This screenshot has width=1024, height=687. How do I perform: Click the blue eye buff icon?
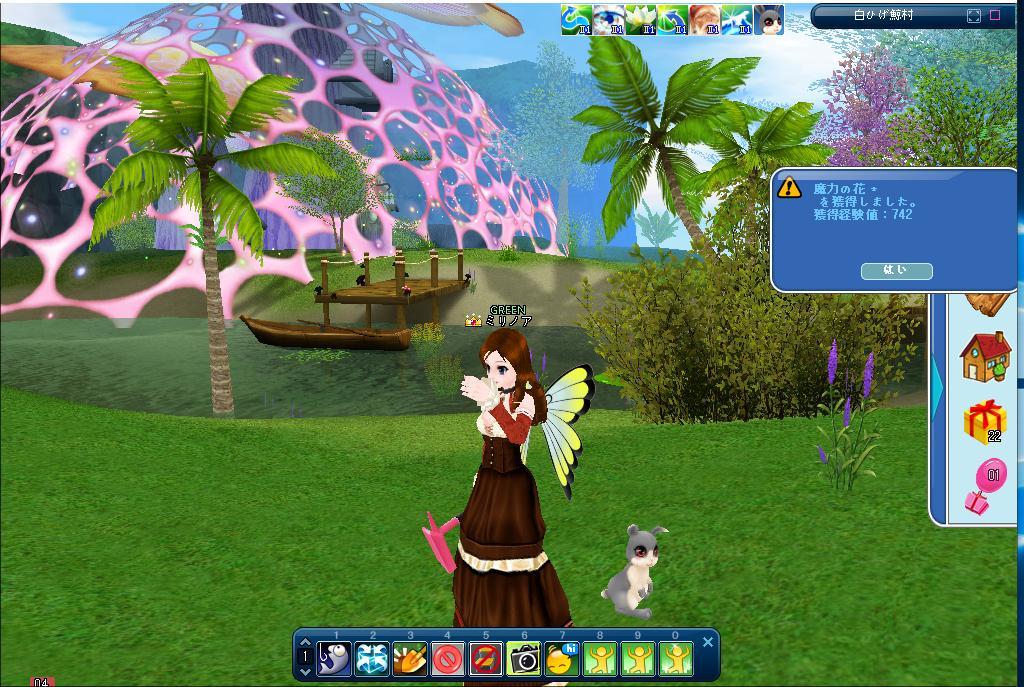608,19
